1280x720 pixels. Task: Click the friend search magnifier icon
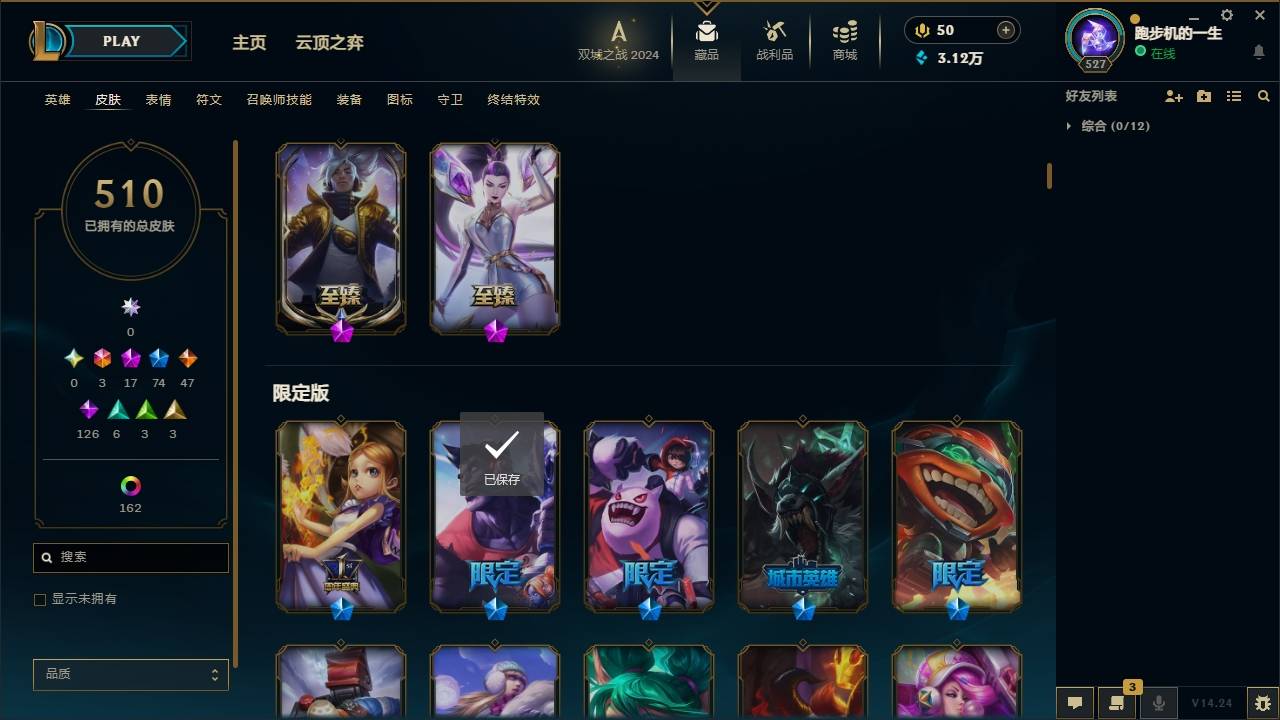click(1263, 96)
